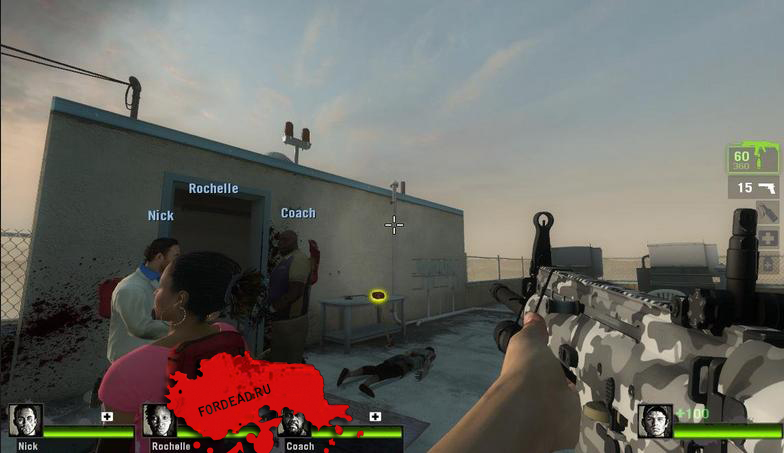Switch to the pistol weapon slot
Viewport: 784px width, 453px height.
click(753, 187)
